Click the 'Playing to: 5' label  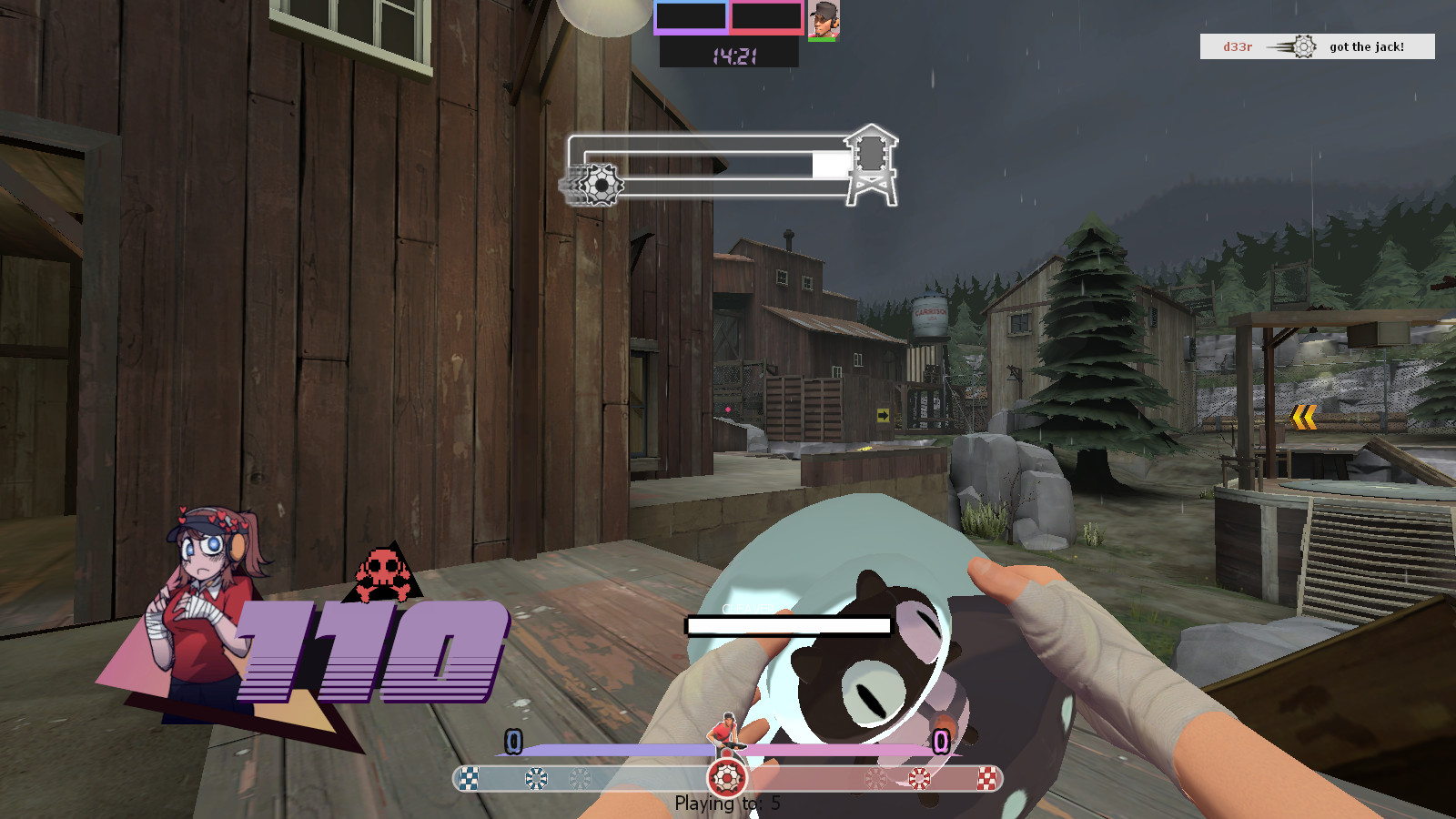[726, 803]
